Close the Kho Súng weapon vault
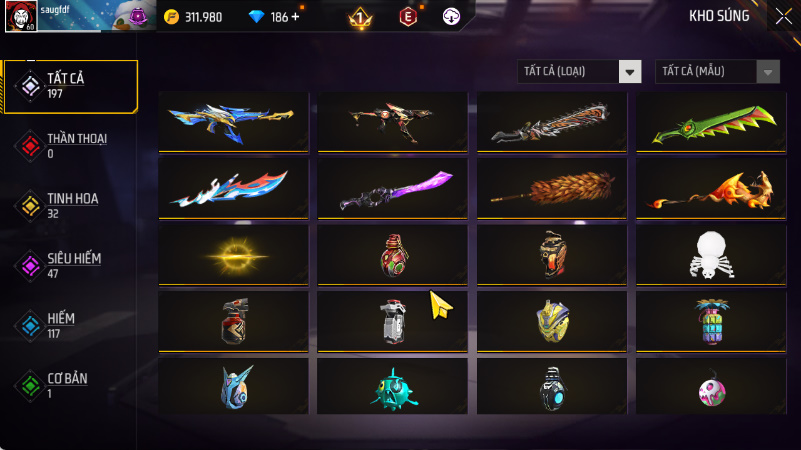This screenshot has width=801, height=450. click(782, 16)
